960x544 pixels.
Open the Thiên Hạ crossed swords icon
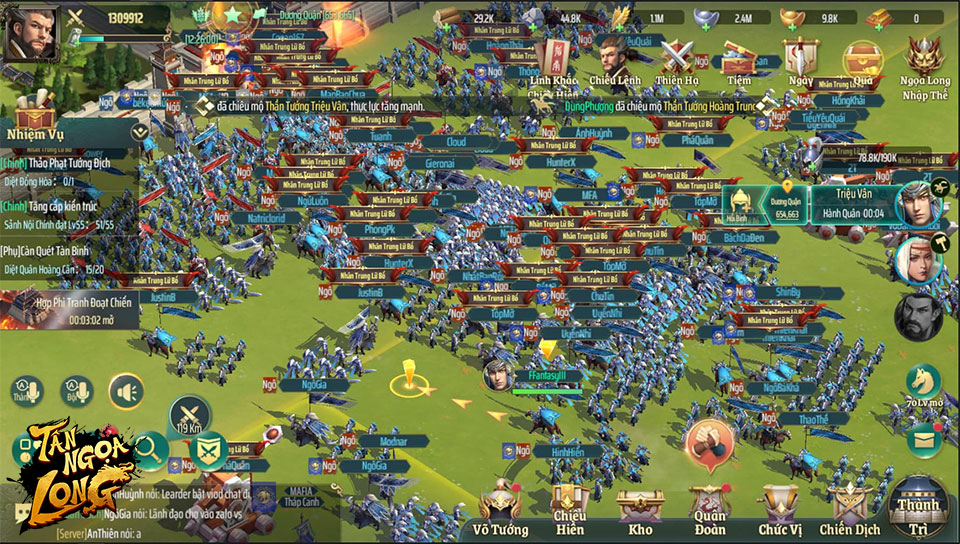pyautogui.click(x=677, y=59)
